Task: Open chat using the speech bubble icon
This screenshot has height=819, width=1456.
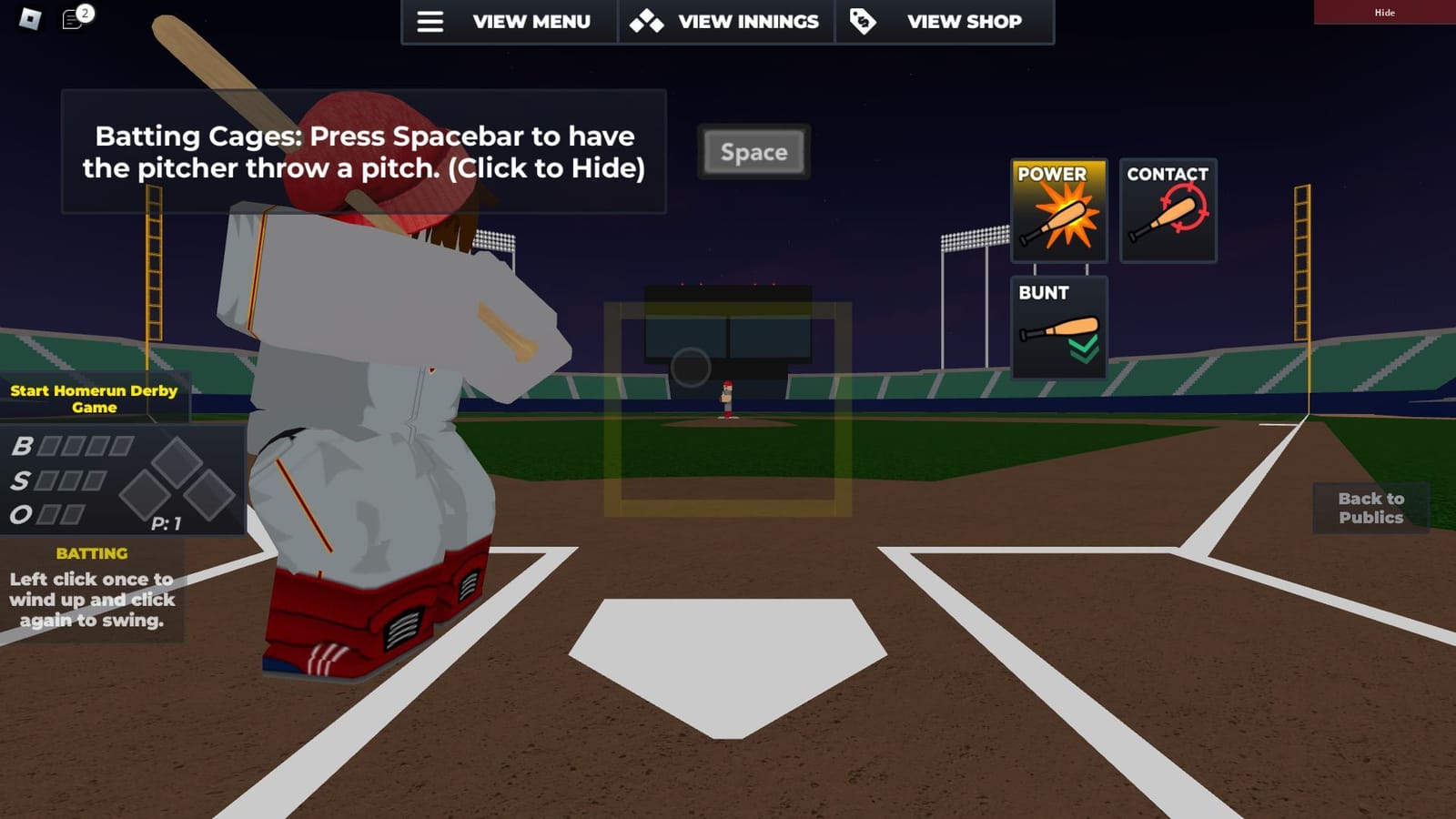Action: pos(71,17)
